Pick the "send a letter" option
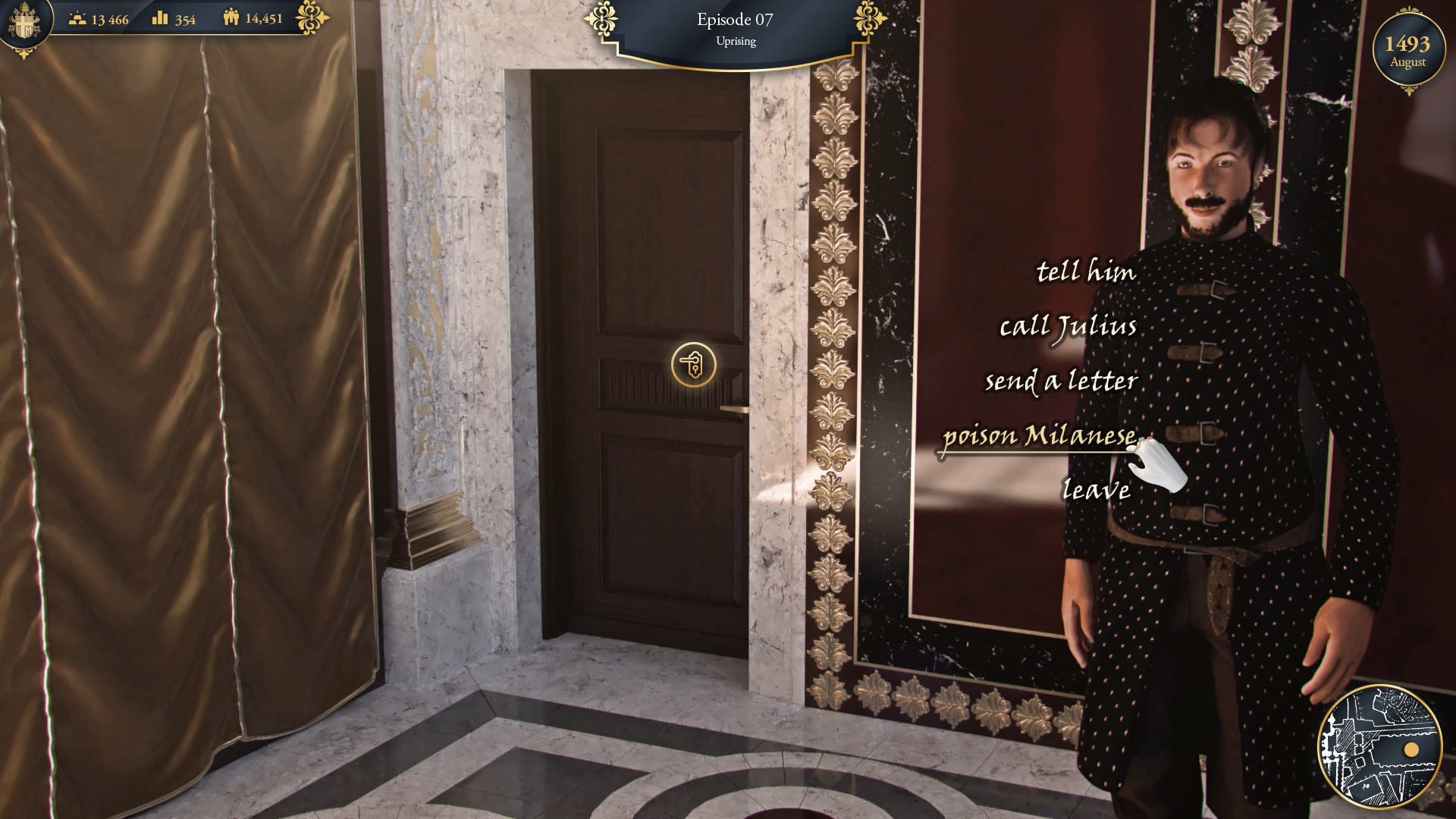This screenshot has width=1456, height=819. coord(1061,381)
